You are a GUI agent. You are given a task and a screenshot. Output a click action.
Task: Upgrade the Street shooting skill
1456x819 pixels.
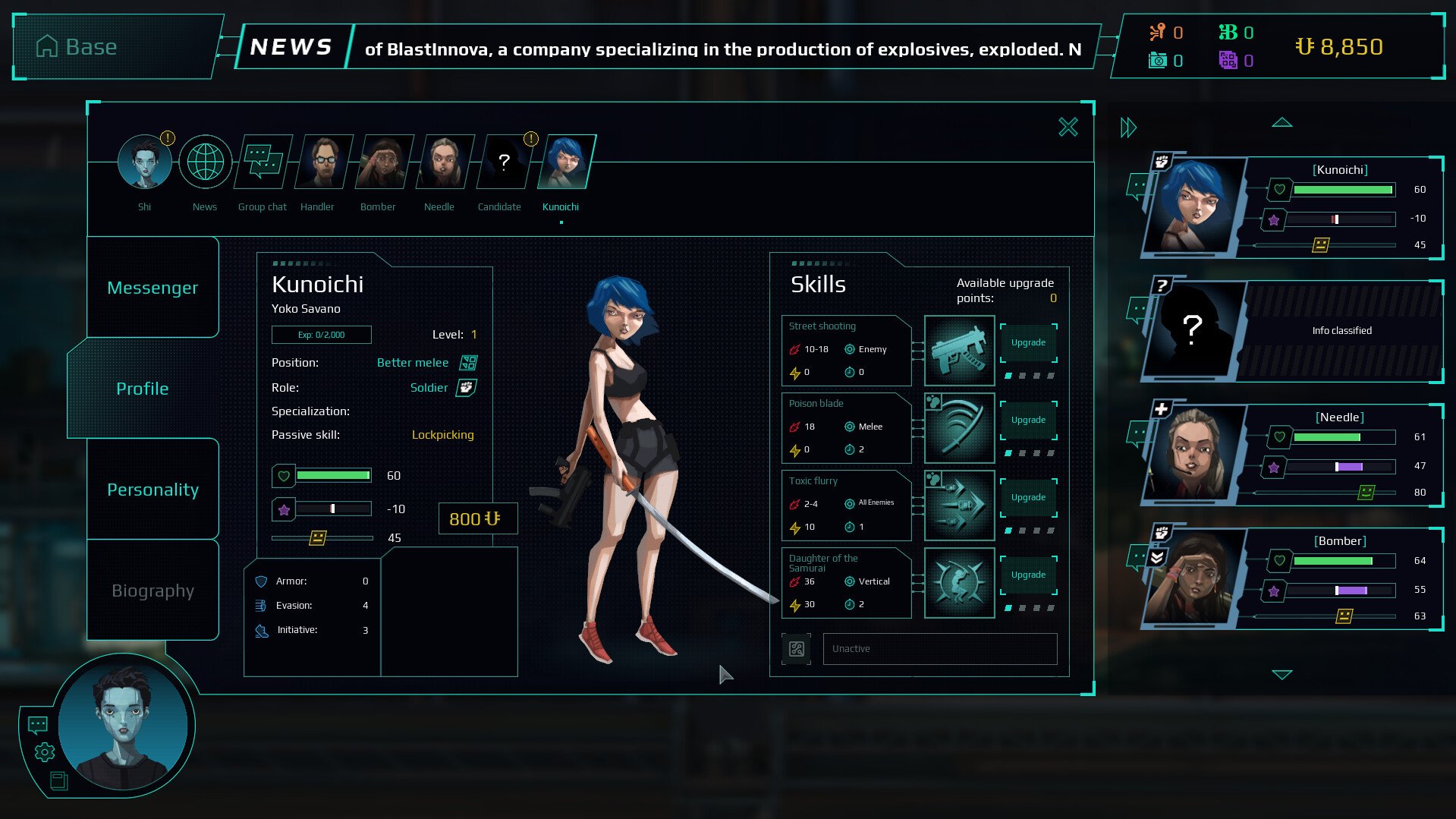click(1028, 342)
